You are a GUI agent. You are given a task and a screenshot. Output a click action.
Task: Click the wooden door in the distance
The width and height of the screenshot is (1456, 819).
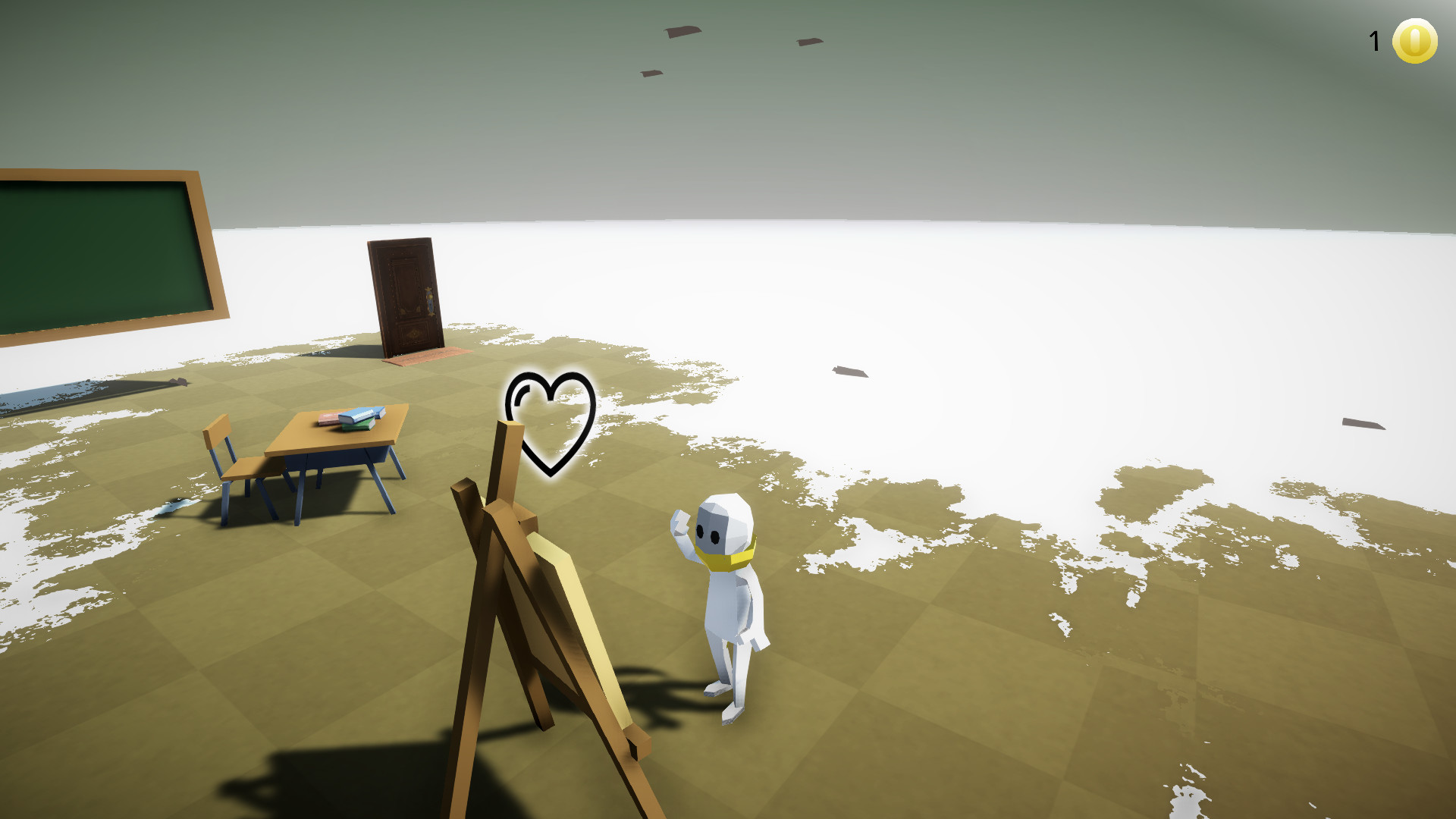tap(406, 296)
